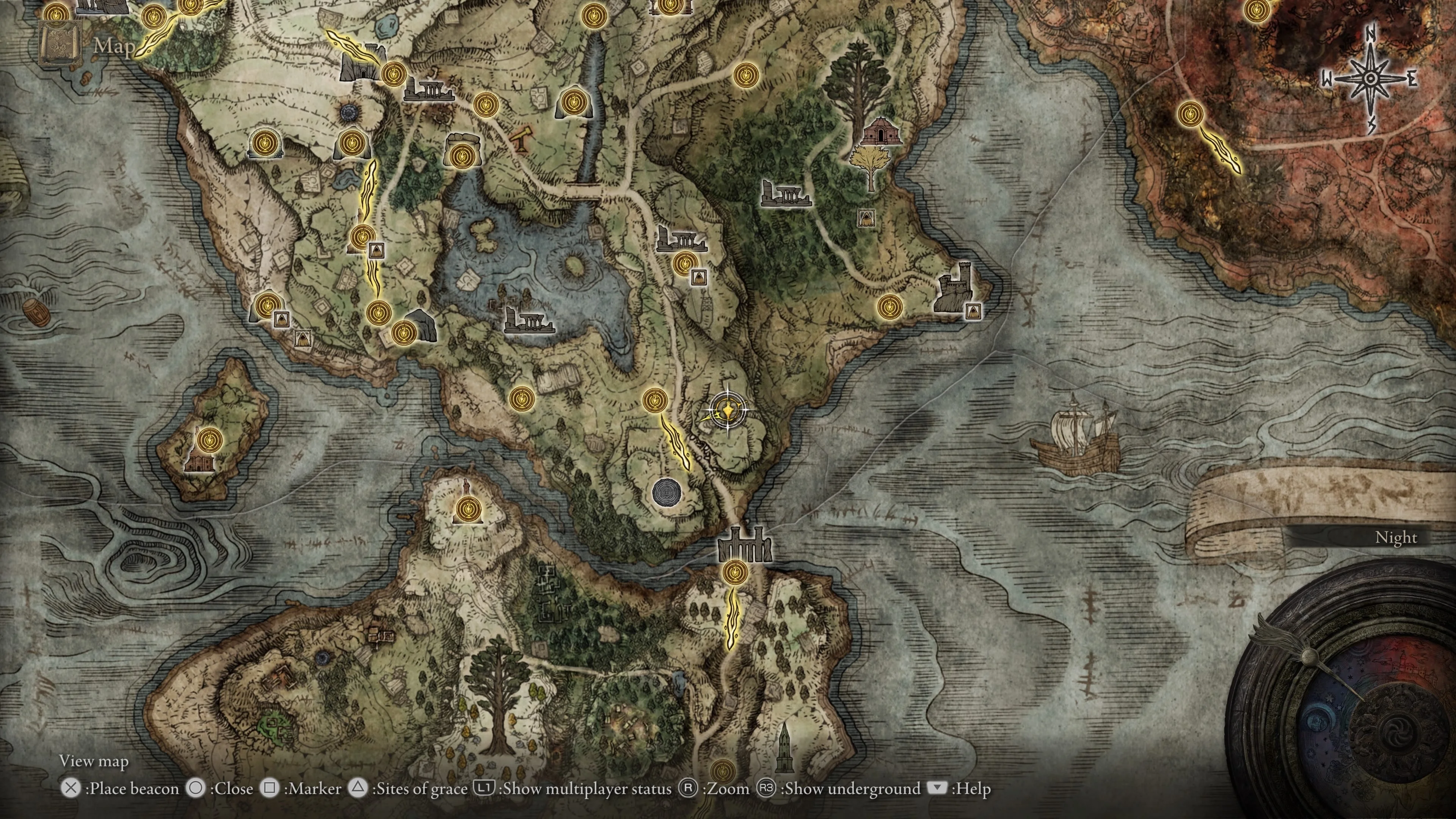Click the dark round evergaol marker
The height and width of the screenshot is (819, 1456).
click(x=667, y=492)
